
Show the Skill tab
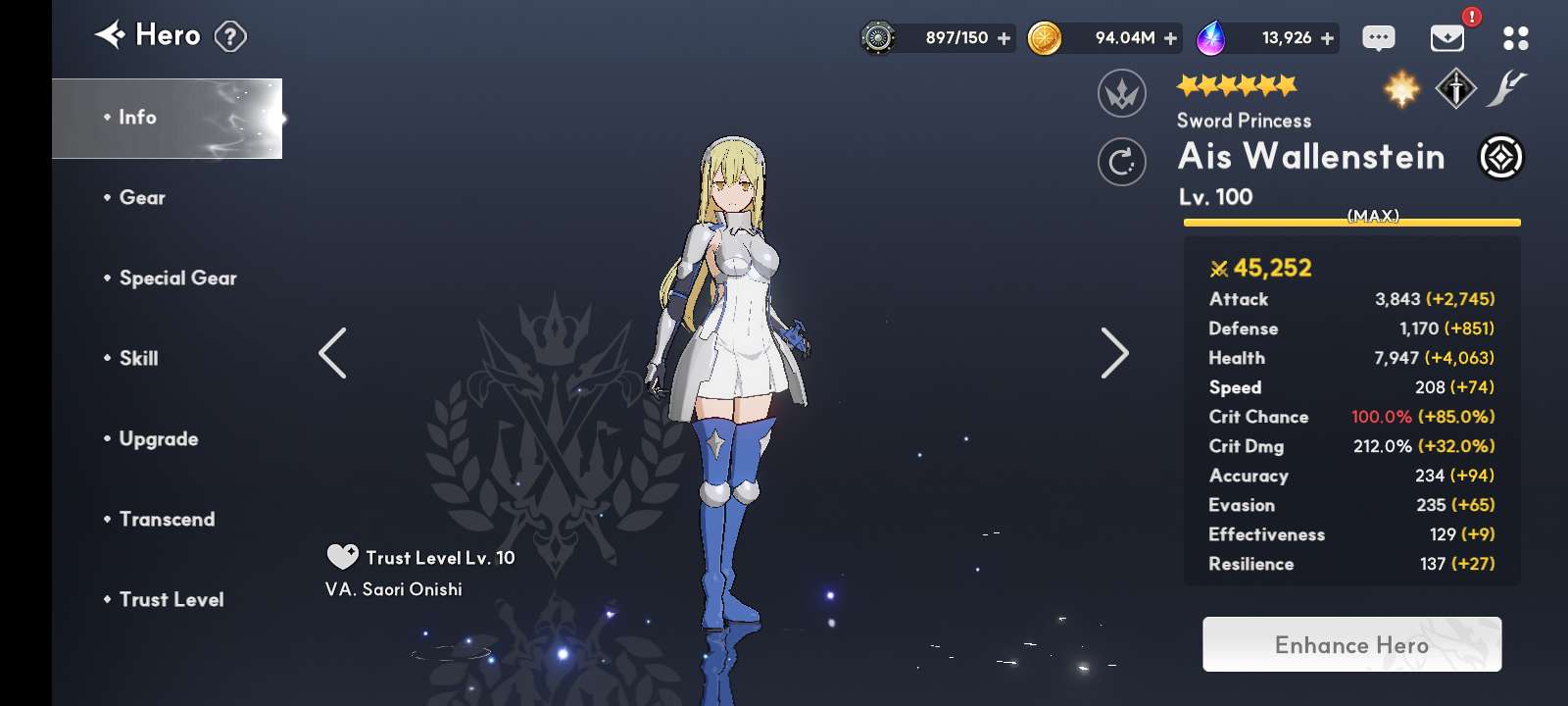(x=138, y=359)
